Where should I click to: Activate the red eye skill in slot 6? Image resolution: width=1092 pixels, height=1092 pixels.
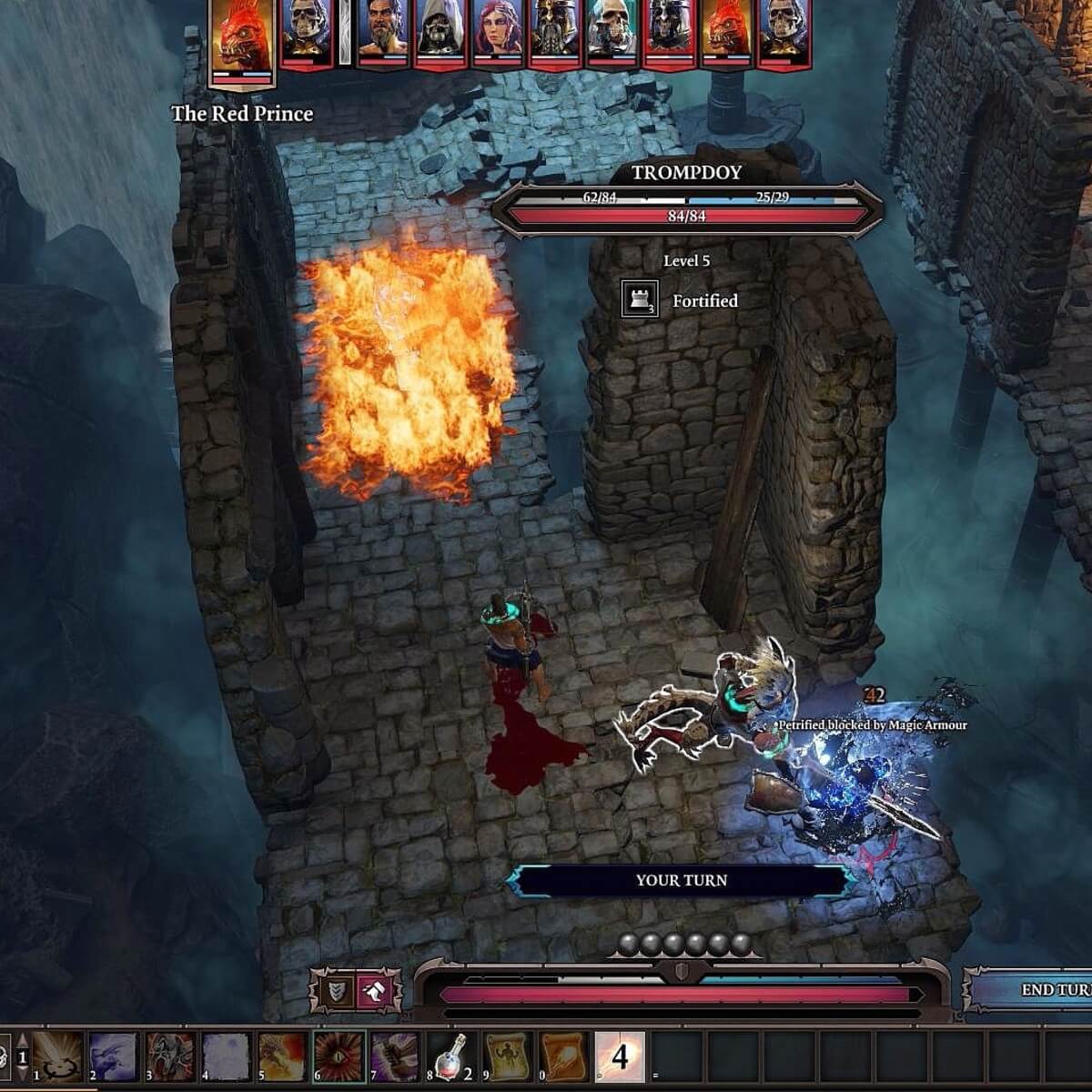[339, 1057]
